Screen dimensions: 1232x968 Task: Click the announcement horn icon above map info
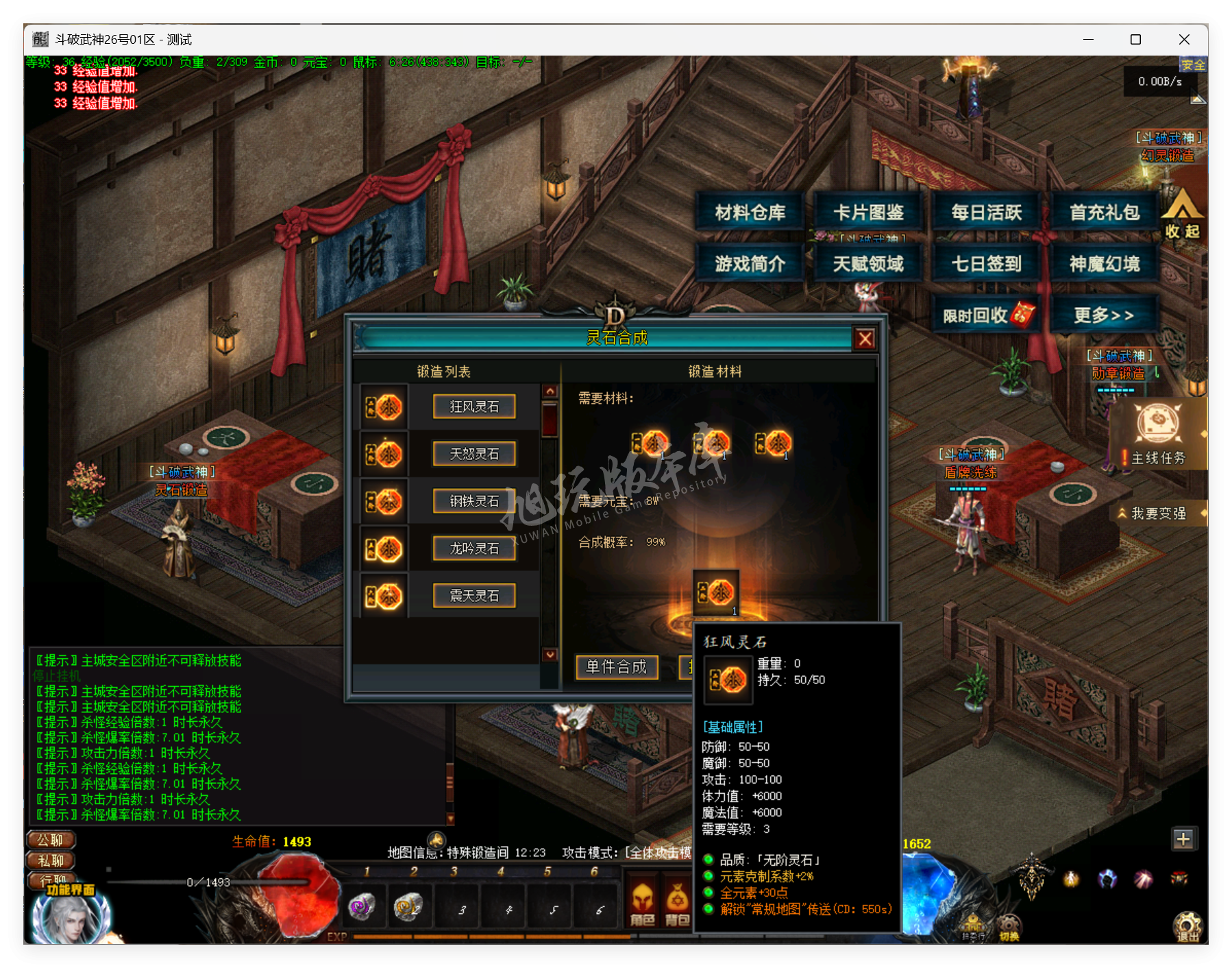pyautogui.click(x=436, y=840)
